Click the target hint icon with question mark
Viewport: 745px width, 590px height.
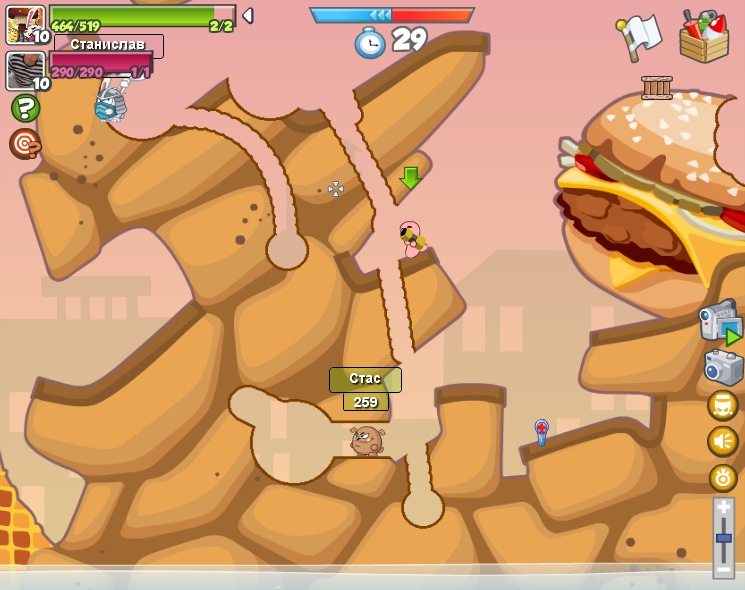pyautogui.click(x=25, y=144)
